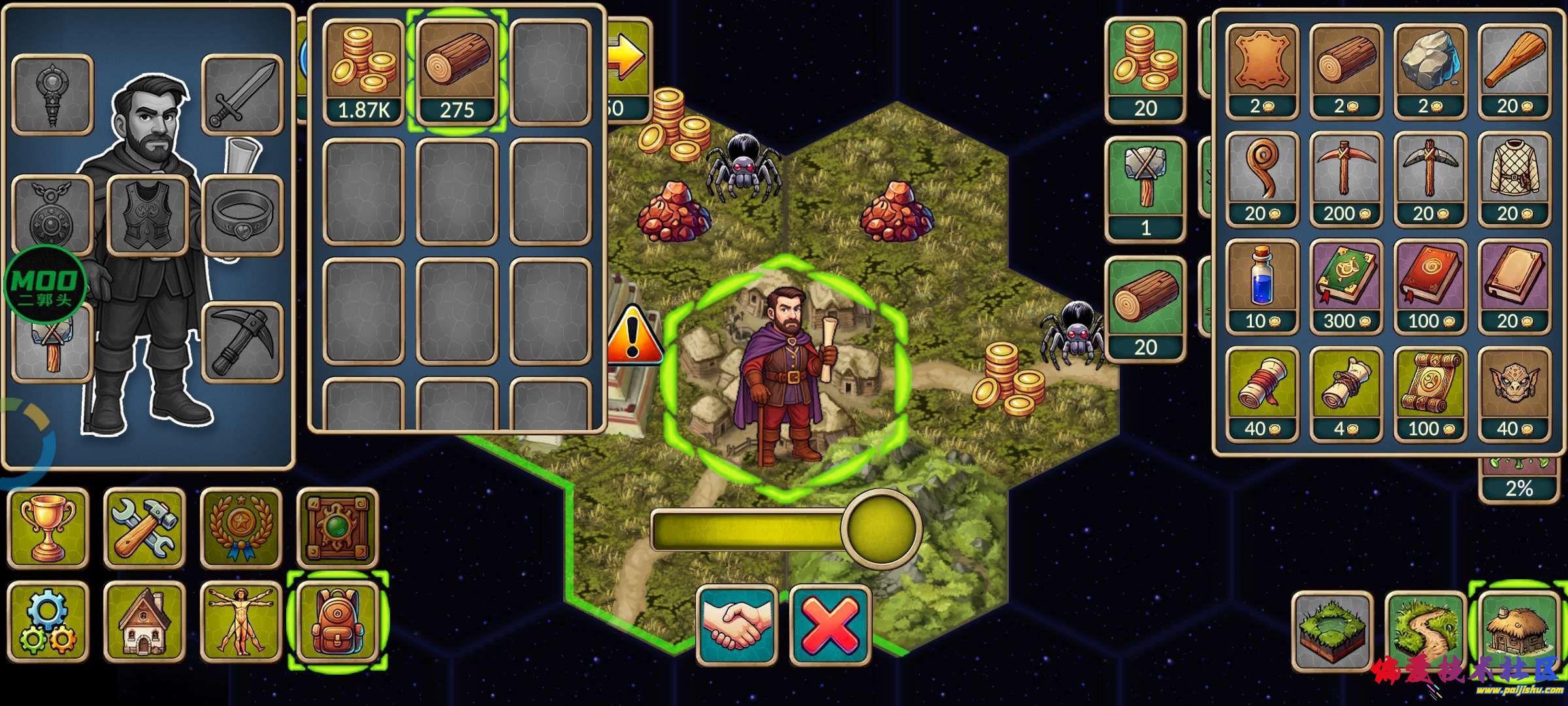Open the wrench and hammer crafting menu
This screenshot has width=1568, height=706.
point(144,528)
